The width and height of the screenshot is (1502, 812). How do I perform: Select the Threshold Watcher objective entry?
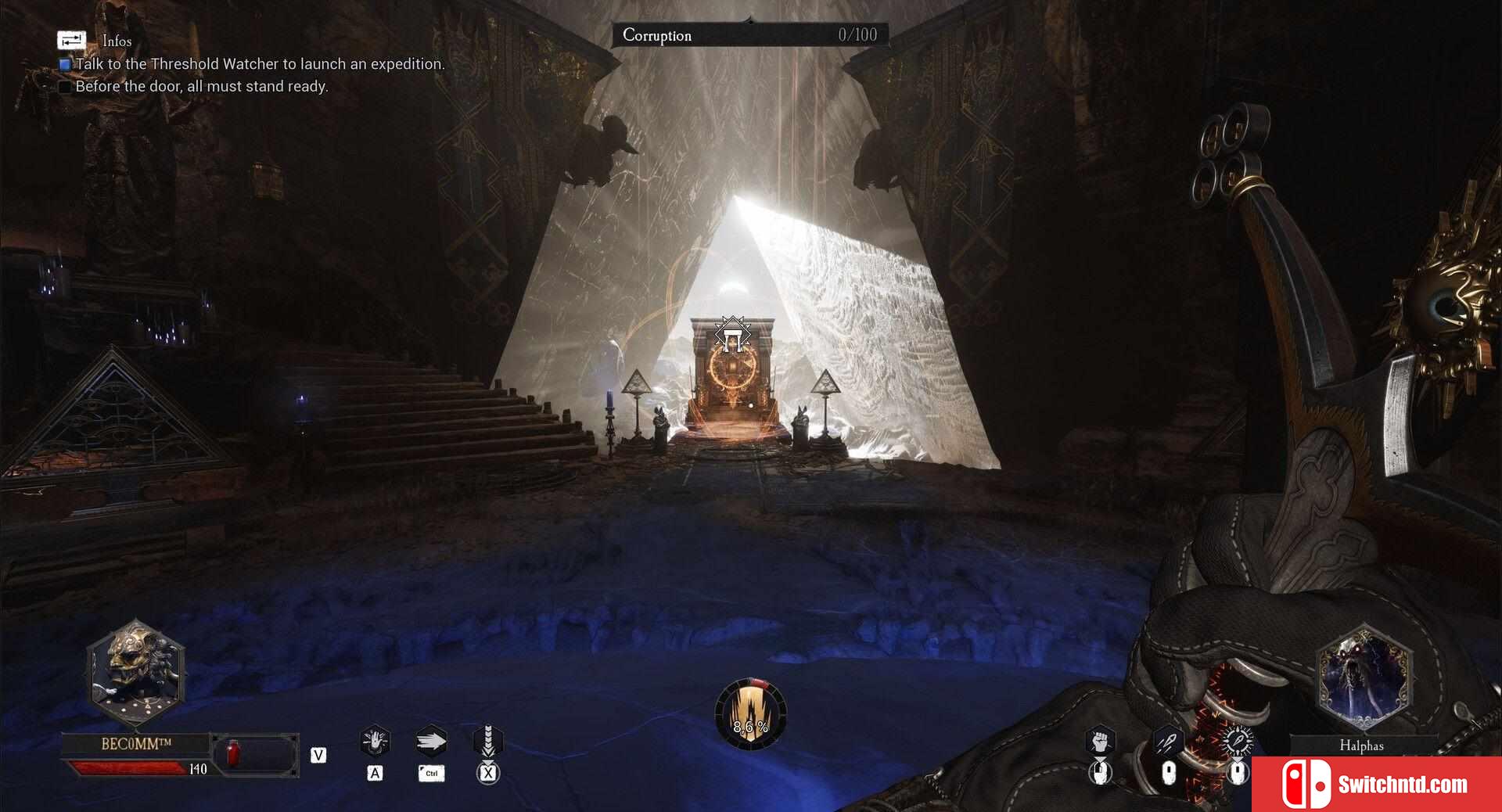[259, 64]
